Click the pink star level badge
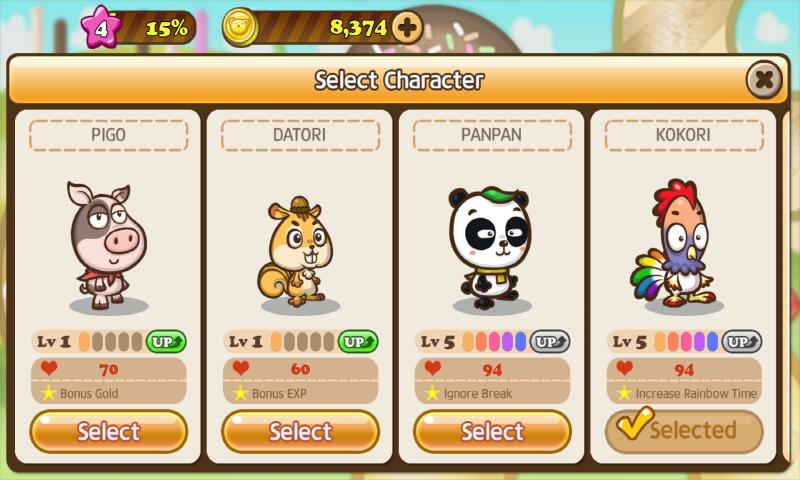The height and width of the screenshot is (480, 800). (x=101, y=27)
